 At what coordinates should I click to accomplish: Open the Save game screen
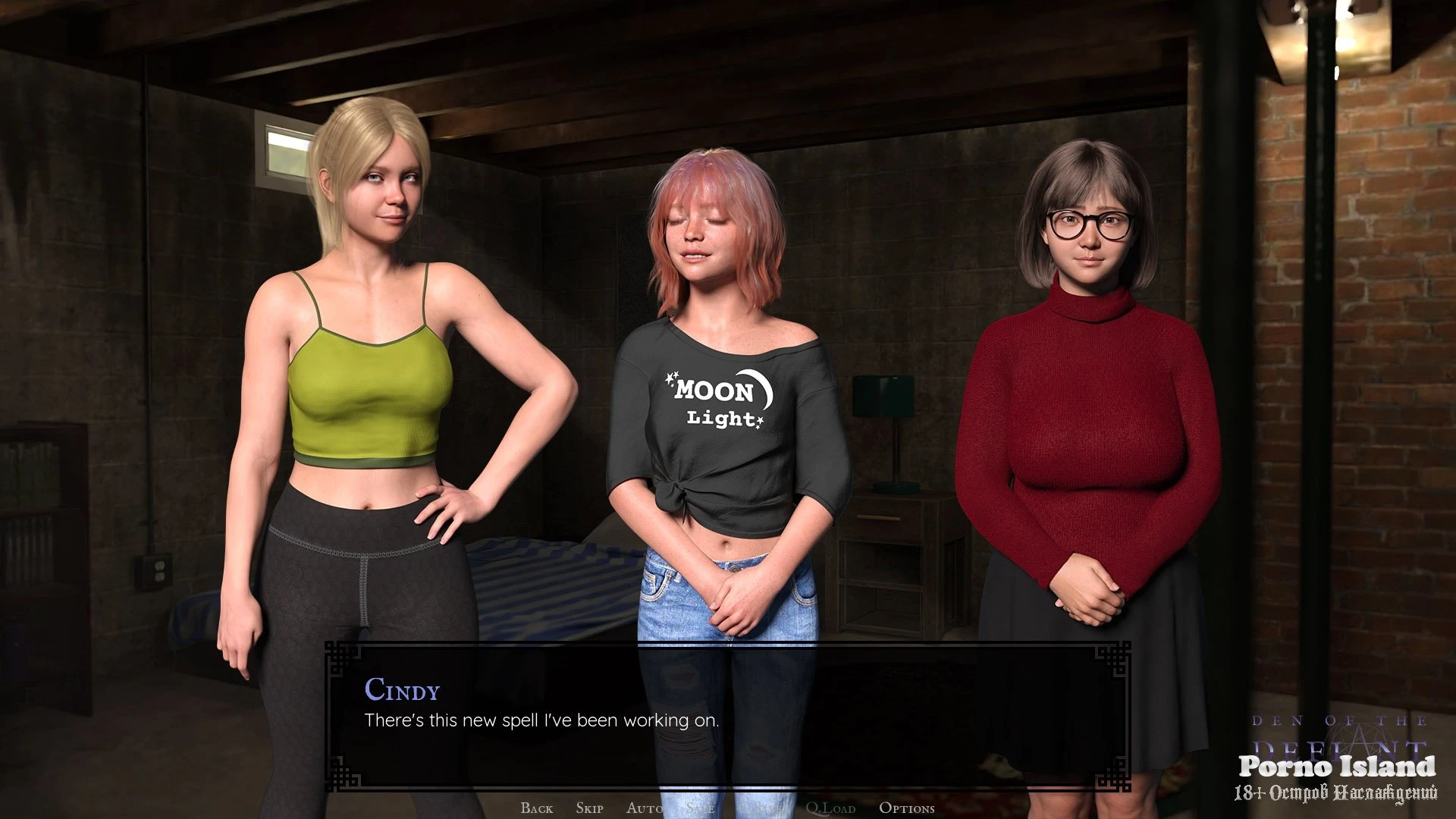(700, 808)
